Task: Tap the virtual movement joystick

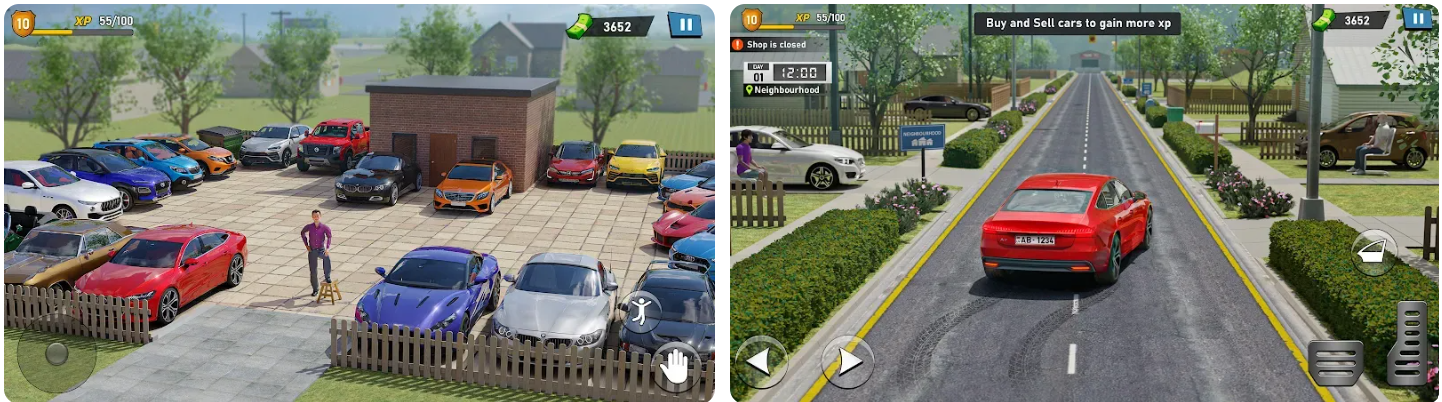Action: click(56, 354)
